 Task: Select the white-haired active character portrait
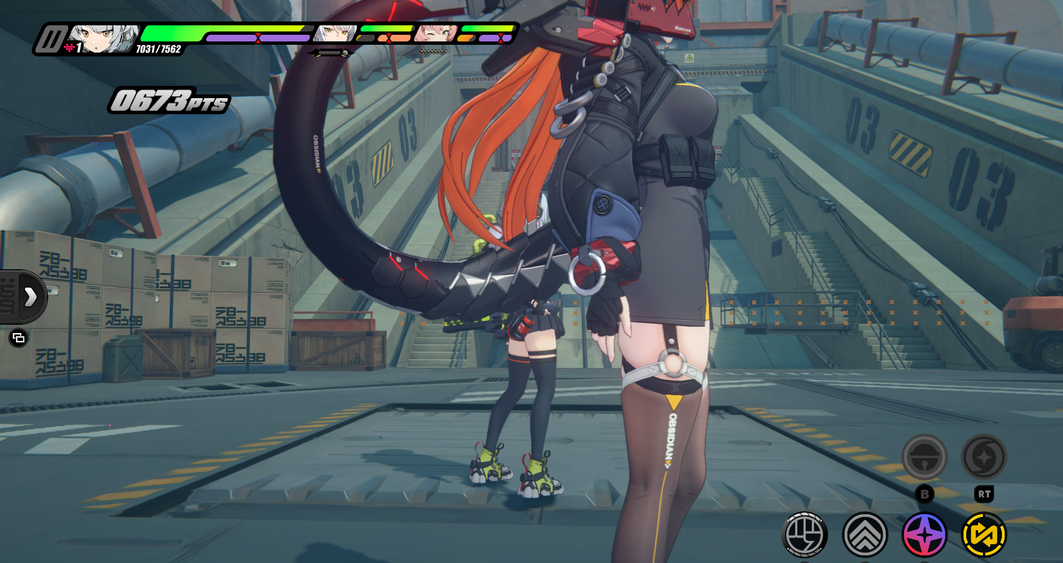[102, 37]
